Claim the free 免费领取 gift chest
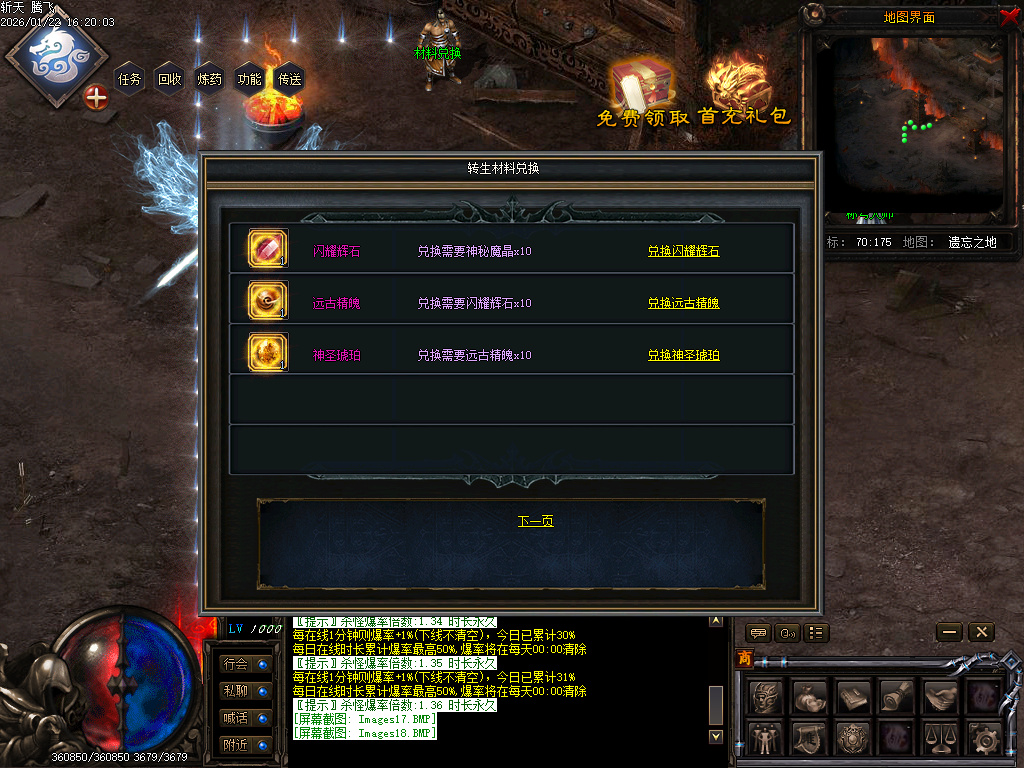 click(x=641, y=92)
